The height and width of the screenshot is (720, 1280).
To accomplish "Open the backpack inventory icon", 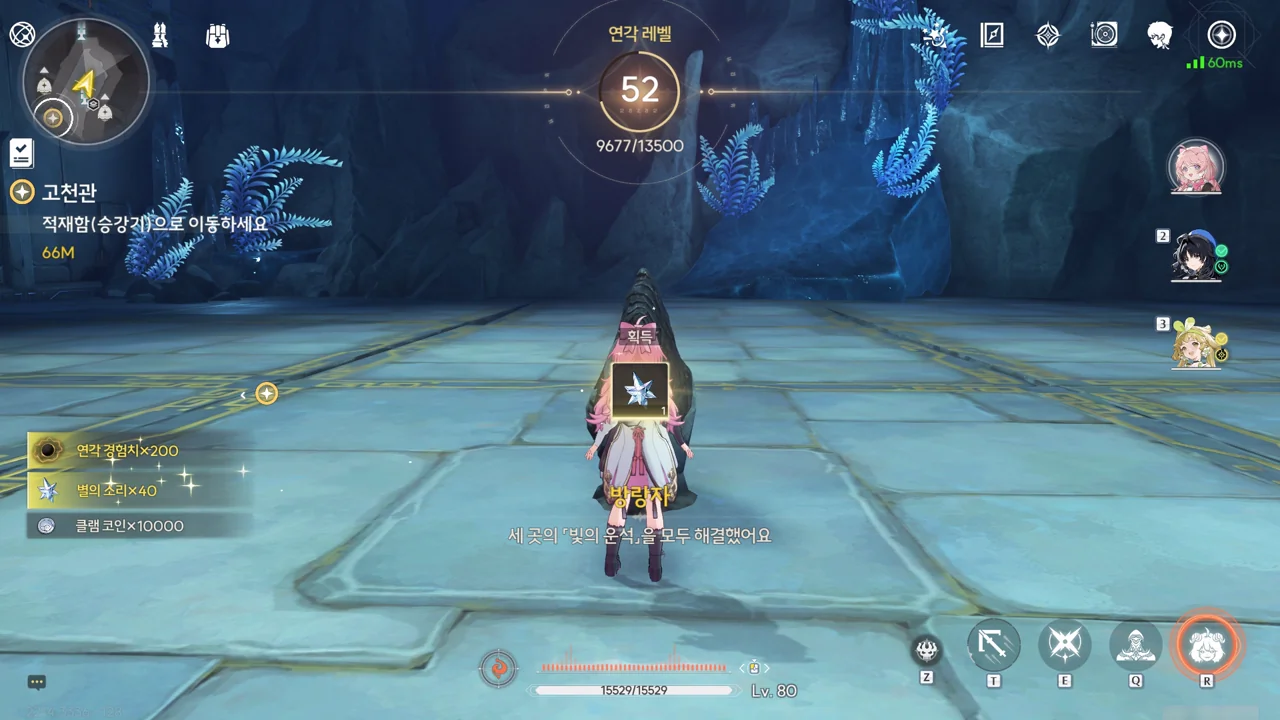I will (217, 36).
